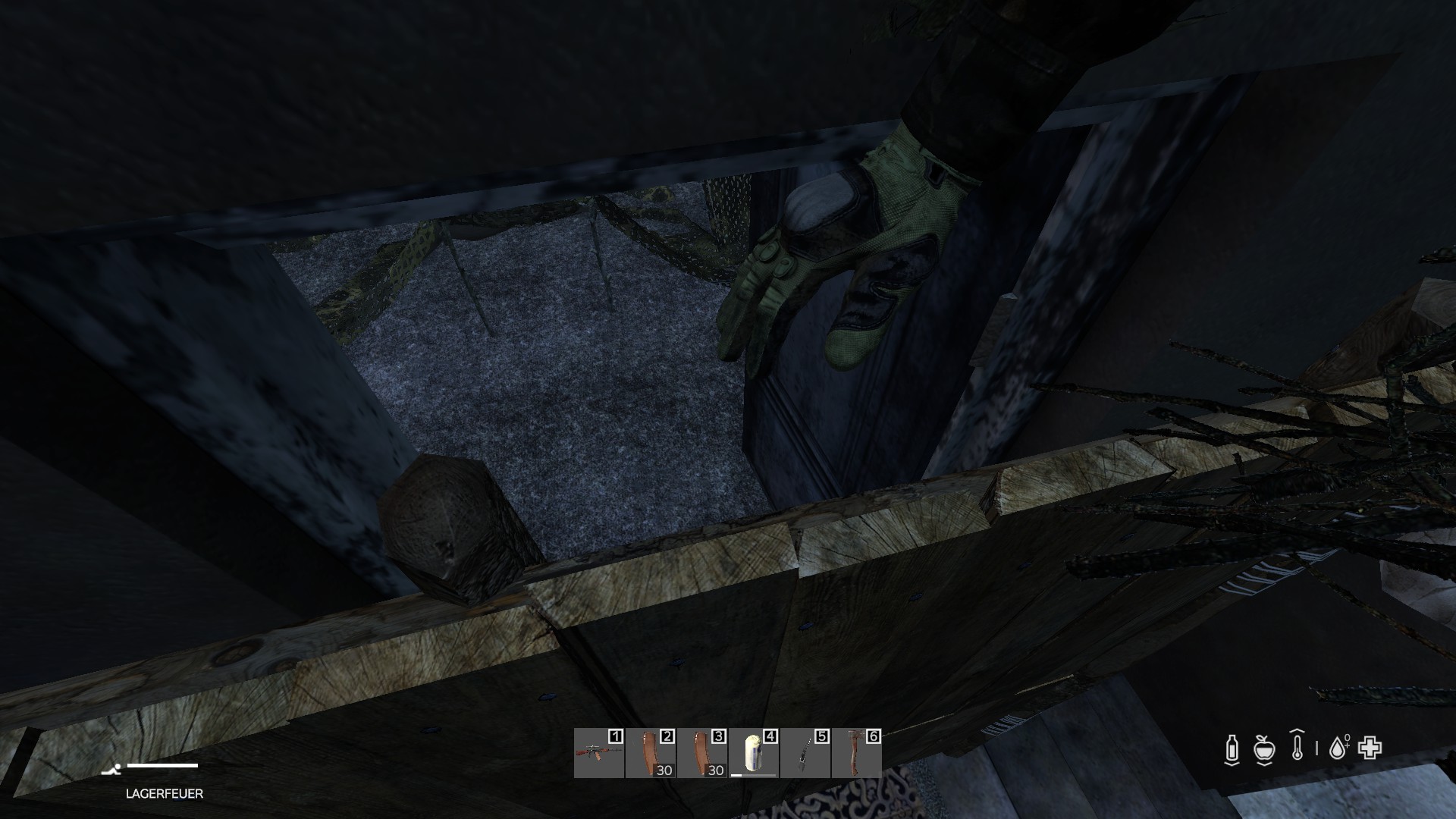Switch to the hatchet in slot 6
Screen dimensions: 1456x819
tap(857, 753)
